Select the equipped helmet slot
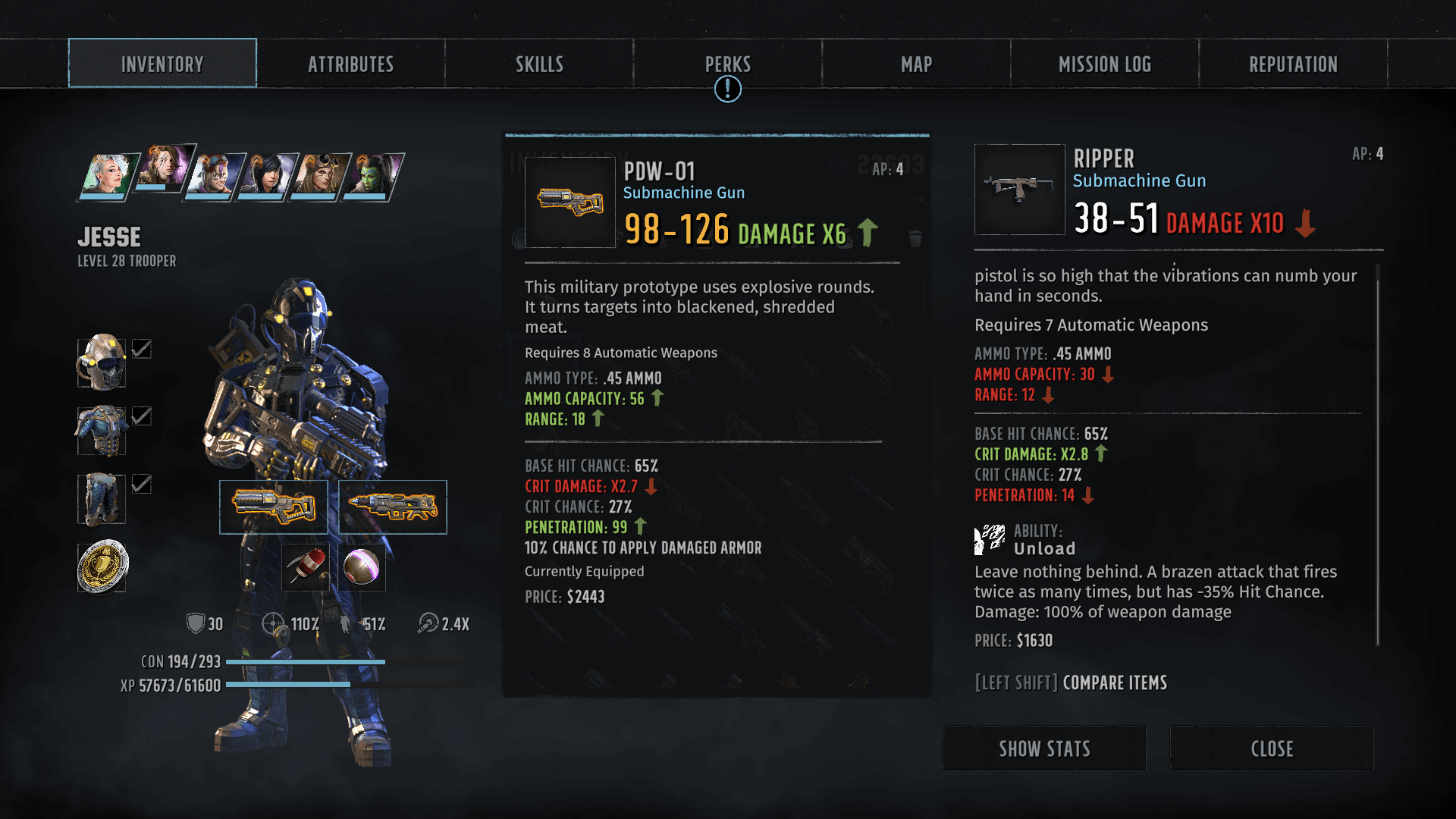The width and height of the screenshot is (1456, 819). (x=102, y=362)
